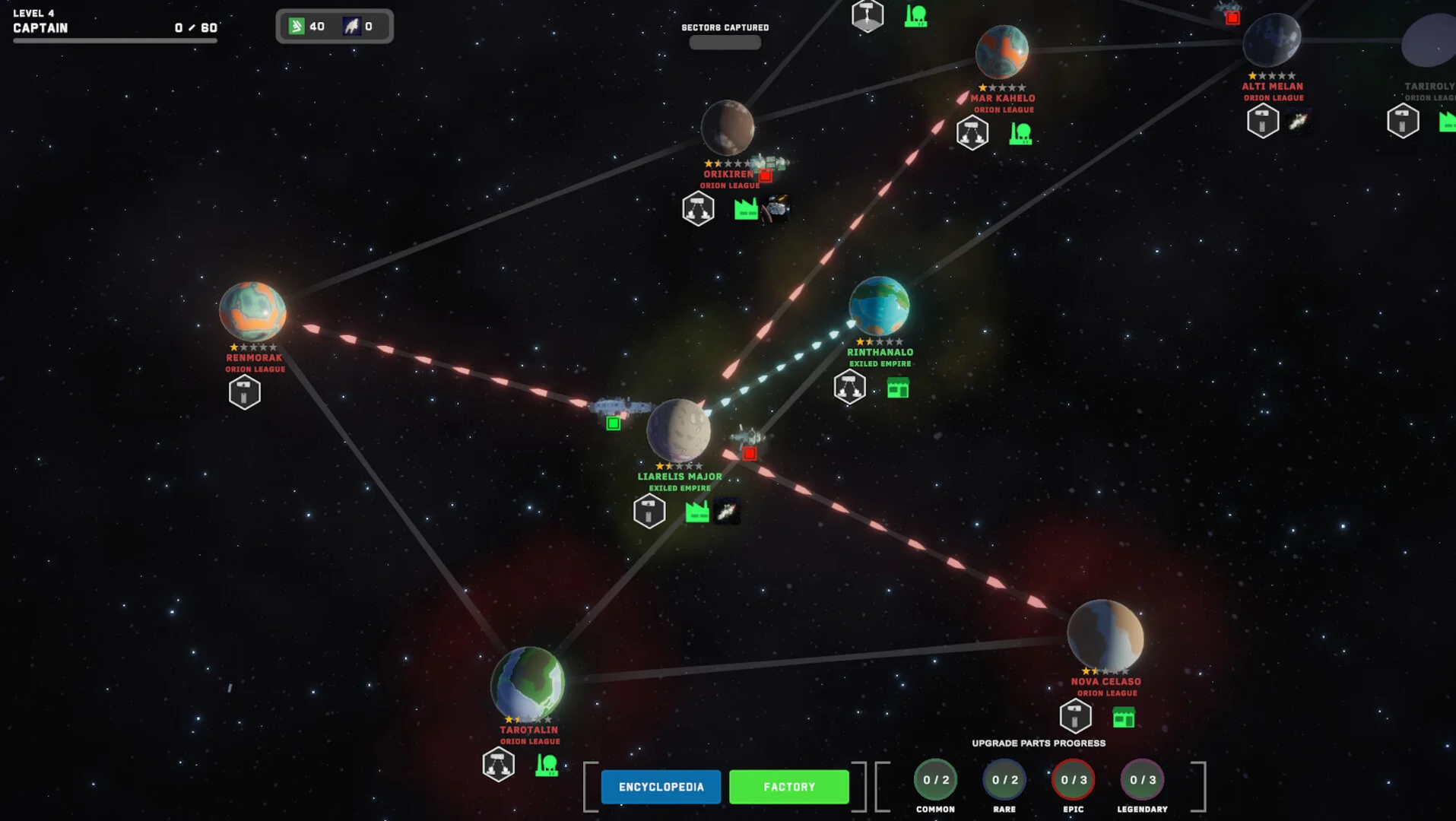Select the Orikiren planet node
The width and height of the screenshot is (1456, 821).
(727, 128)
